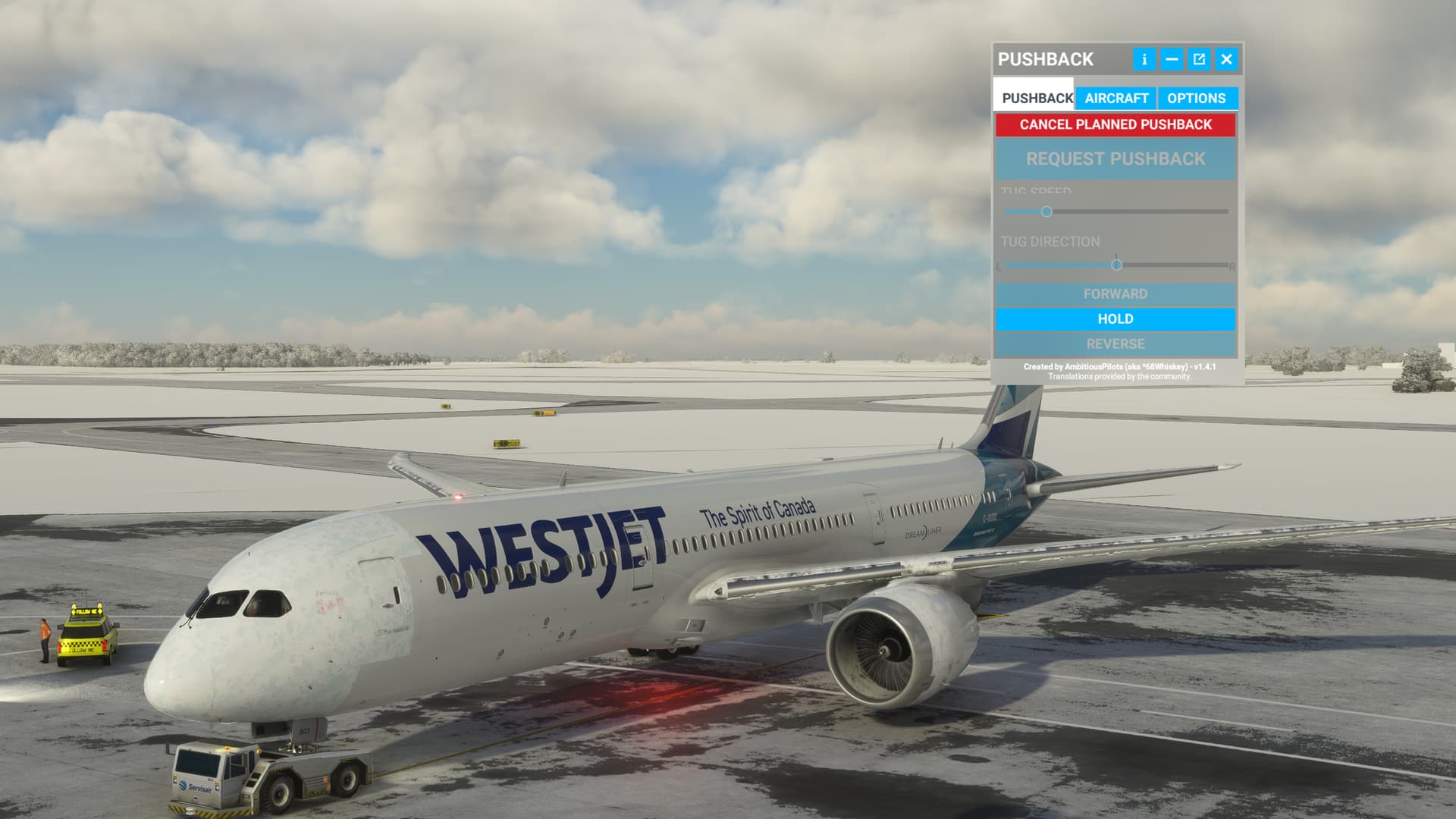Open the OPTIONS tab
1456x819 pixels.
(1196, 98)
